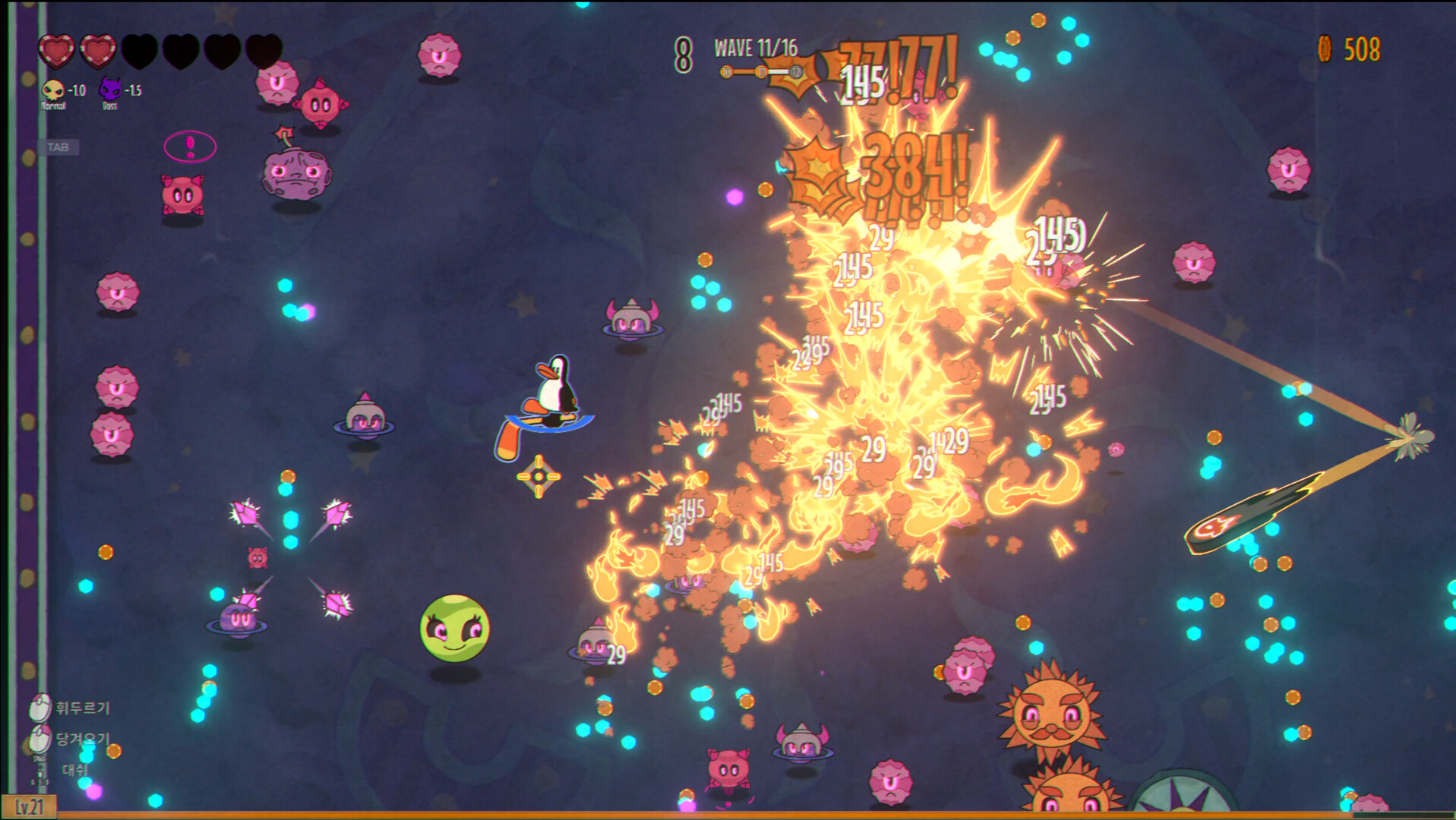Click wave node 11 on the progress track
Screen dimensions: 1456x820
click(761, 72)
